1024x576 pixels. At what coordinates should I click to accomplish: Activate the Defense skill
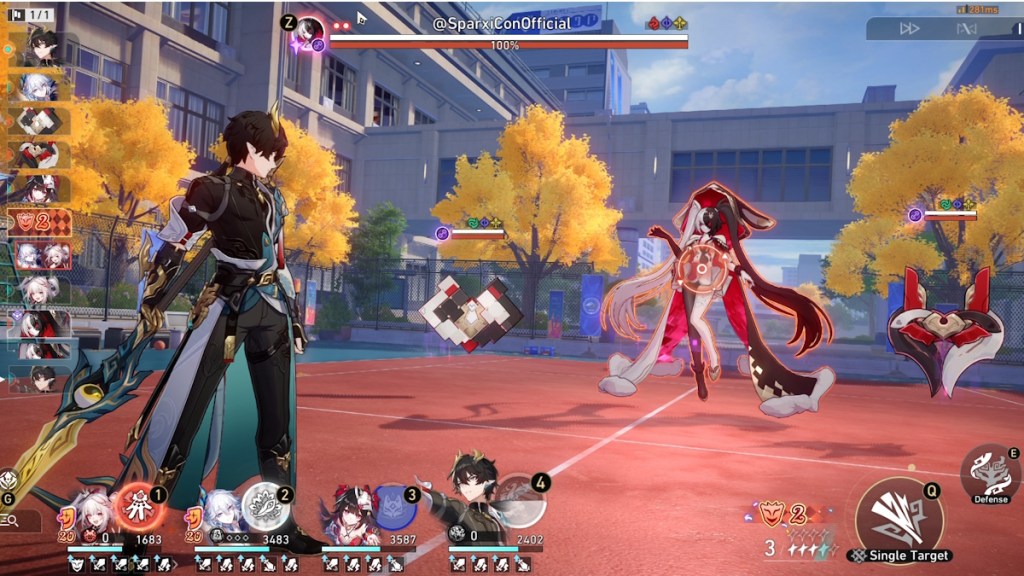click(x=991, y=473)
